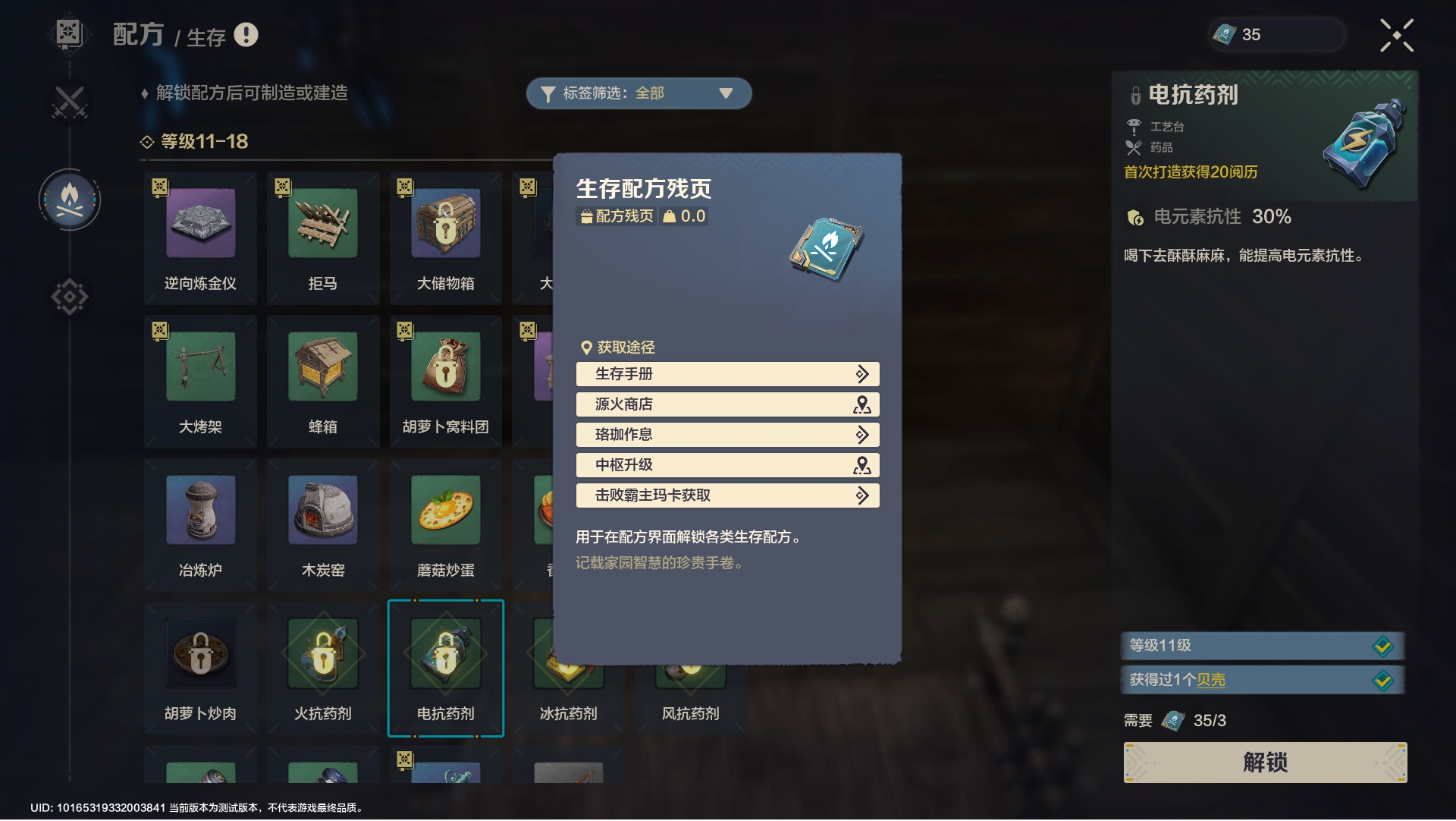Click the location pin icon next to 源火商店
The height and width of the screenshot is (821, 1456).
(x=861, y=404)
